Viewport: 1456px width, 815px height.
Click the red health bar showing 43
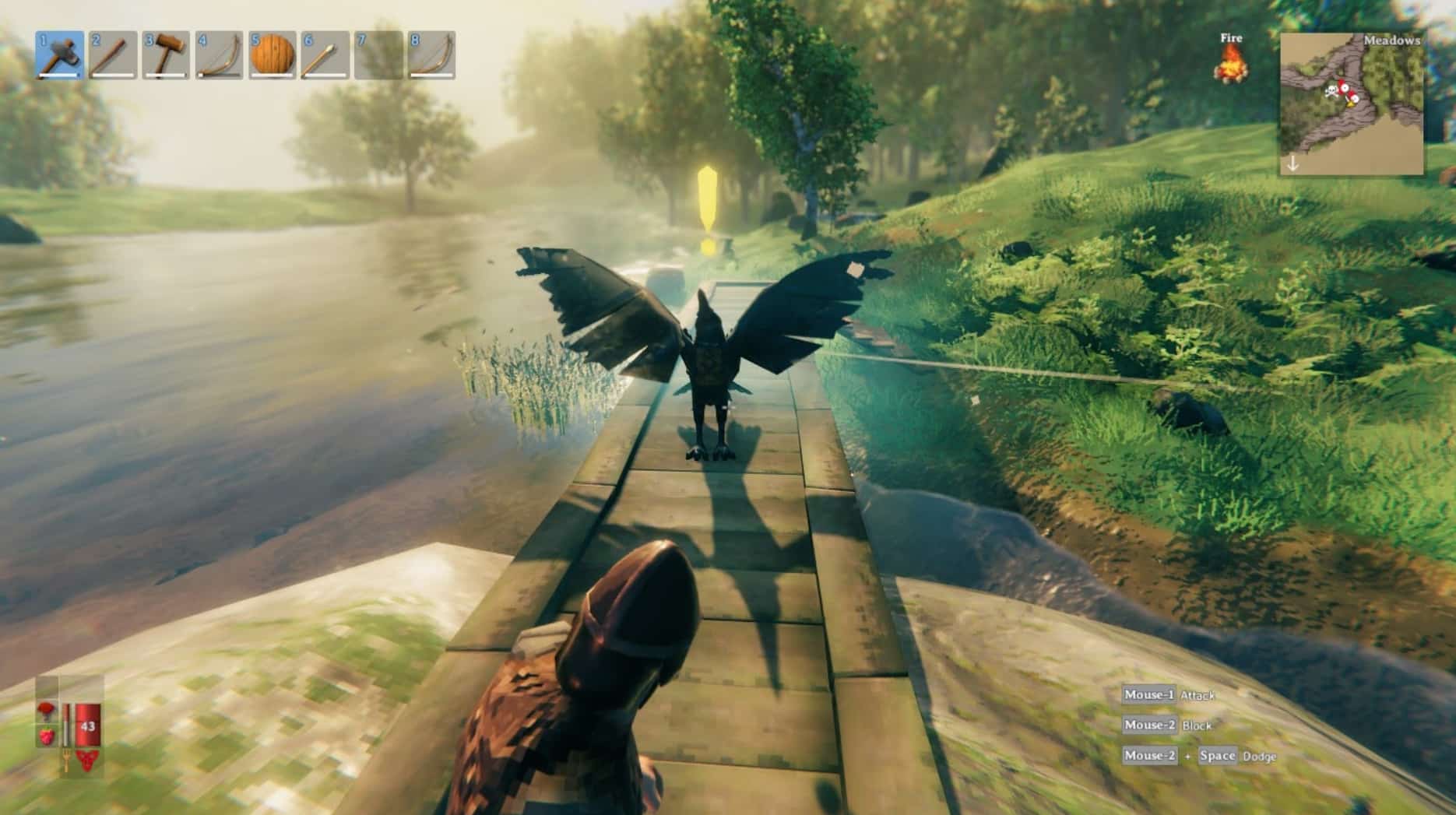(88, 725)
